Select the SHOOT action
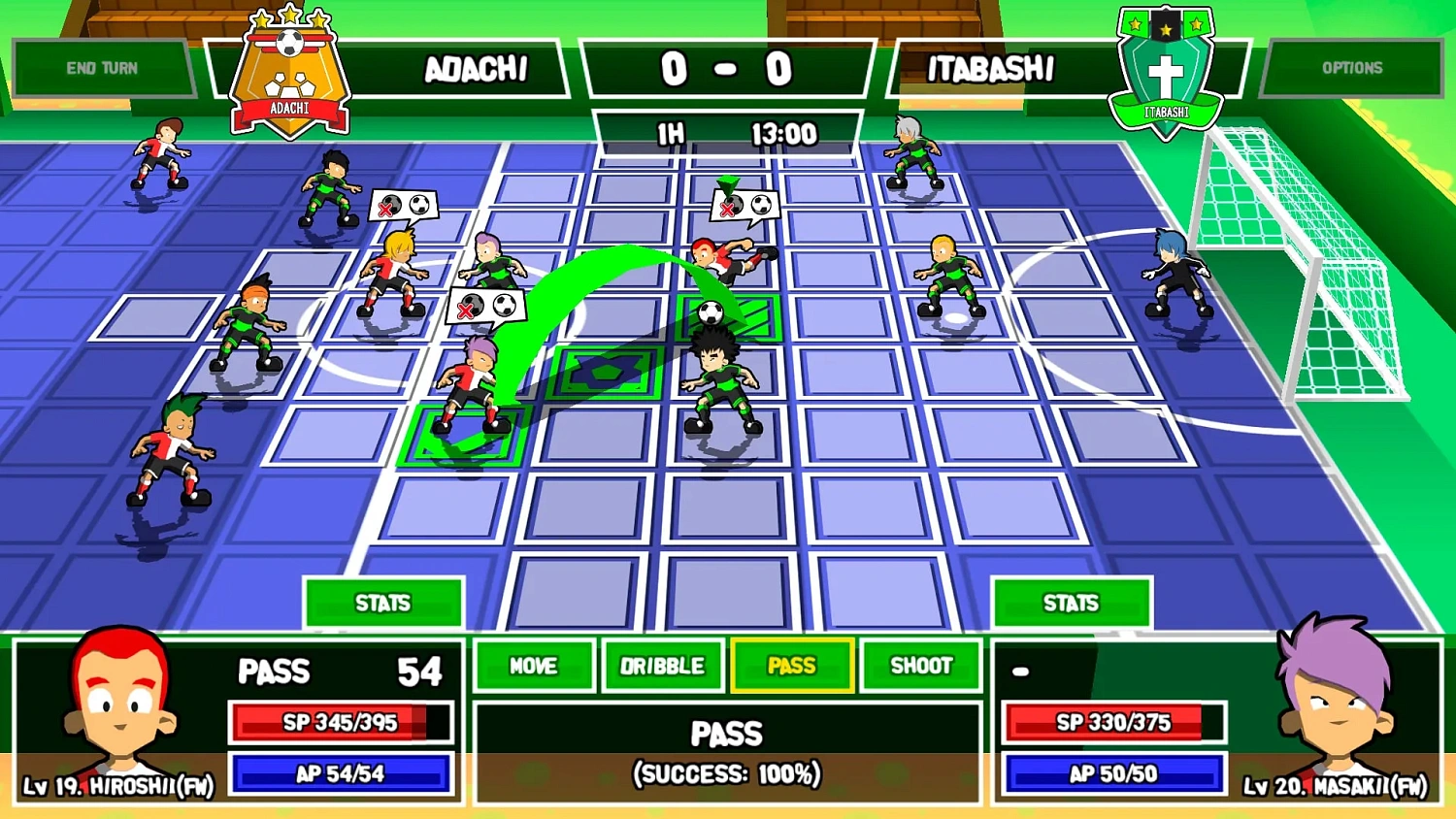The height and width of the screenshot is (819, 1456). pyautogui.click(x=920, y=666)
